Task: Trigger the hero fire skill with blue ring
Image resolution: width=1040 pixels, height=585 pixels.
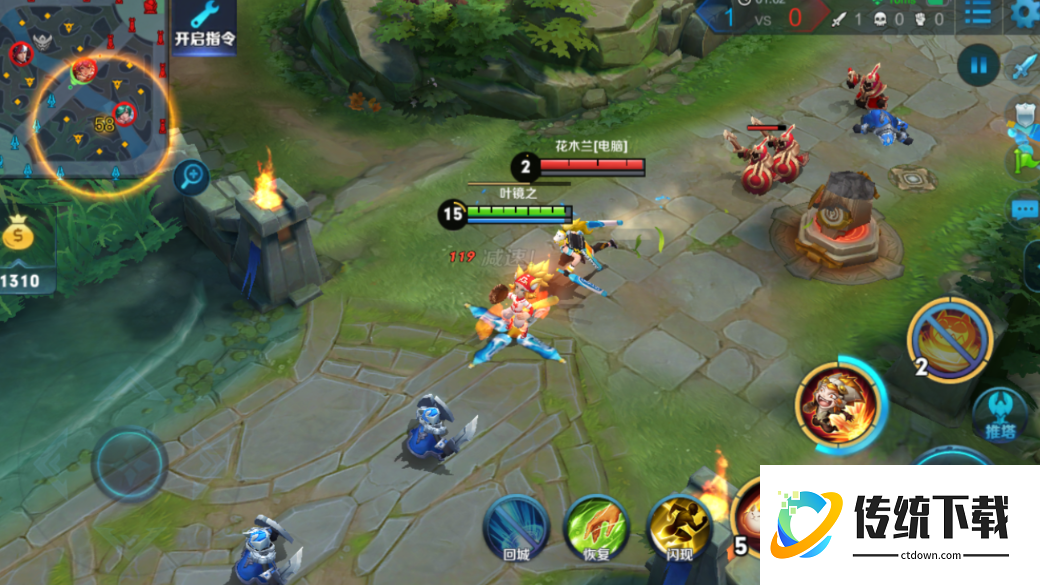Action: point(840,402)
